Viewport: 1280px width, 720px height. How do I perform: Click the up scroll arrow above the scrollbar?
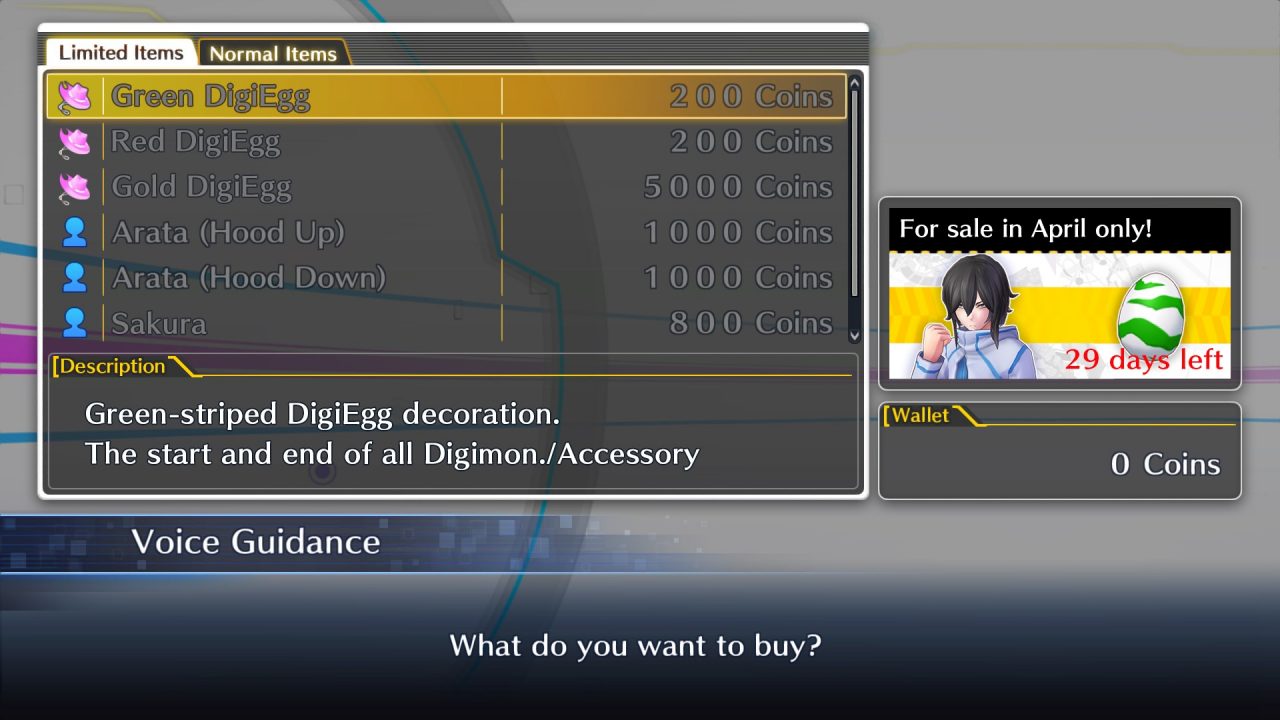[855, 84]
